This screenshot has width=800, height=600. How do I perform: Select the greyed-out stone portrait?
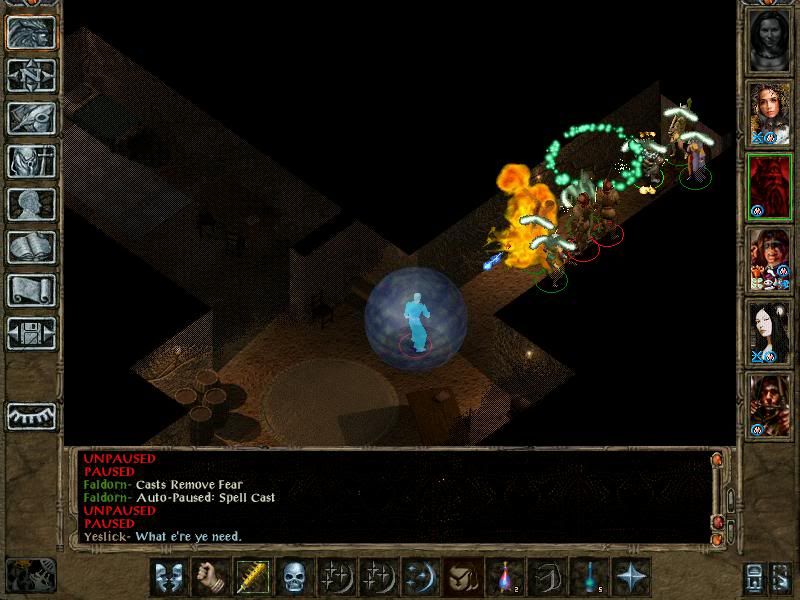click(770, 40)
